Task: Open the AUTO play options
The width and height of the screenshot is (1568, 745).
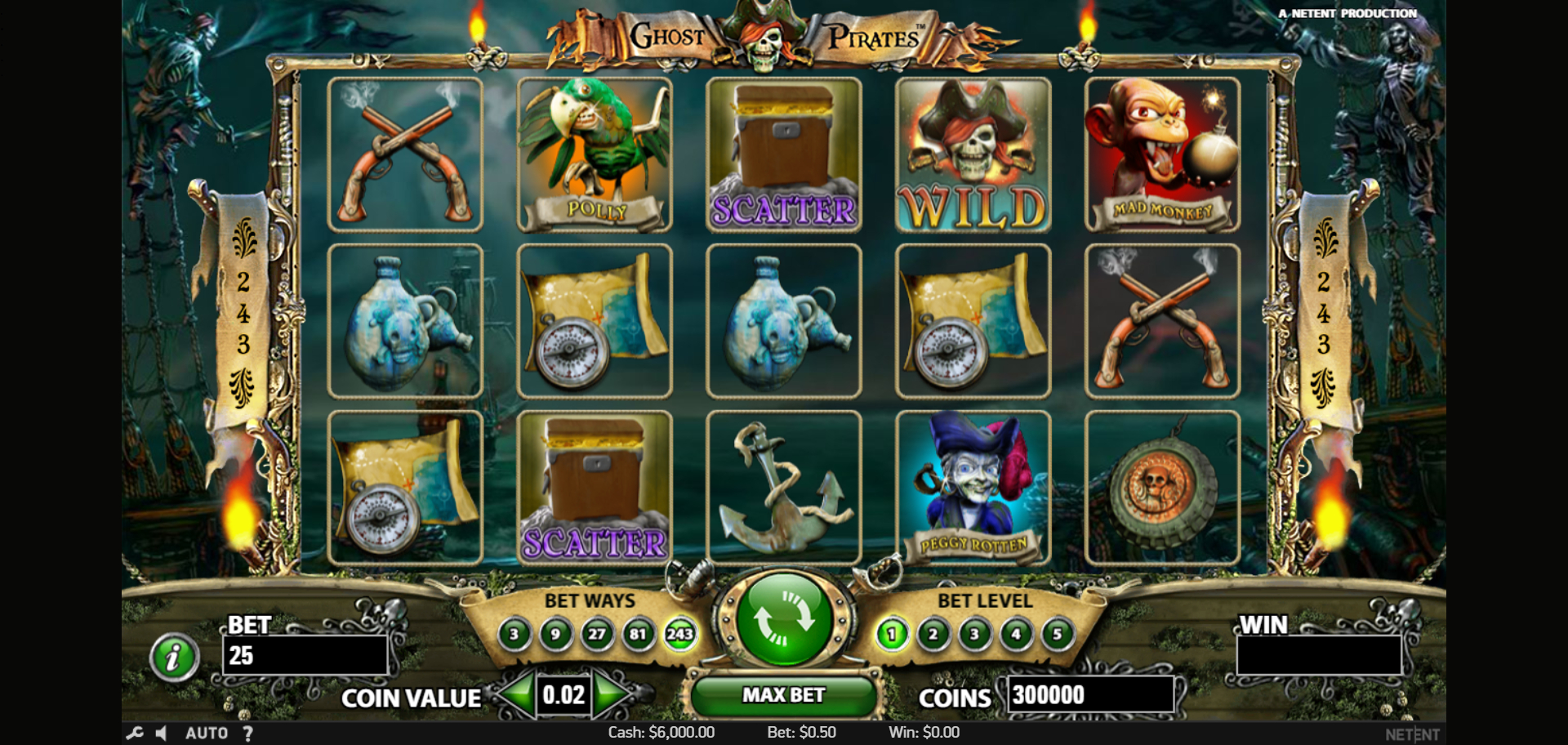Action: [x=206, y=733]
